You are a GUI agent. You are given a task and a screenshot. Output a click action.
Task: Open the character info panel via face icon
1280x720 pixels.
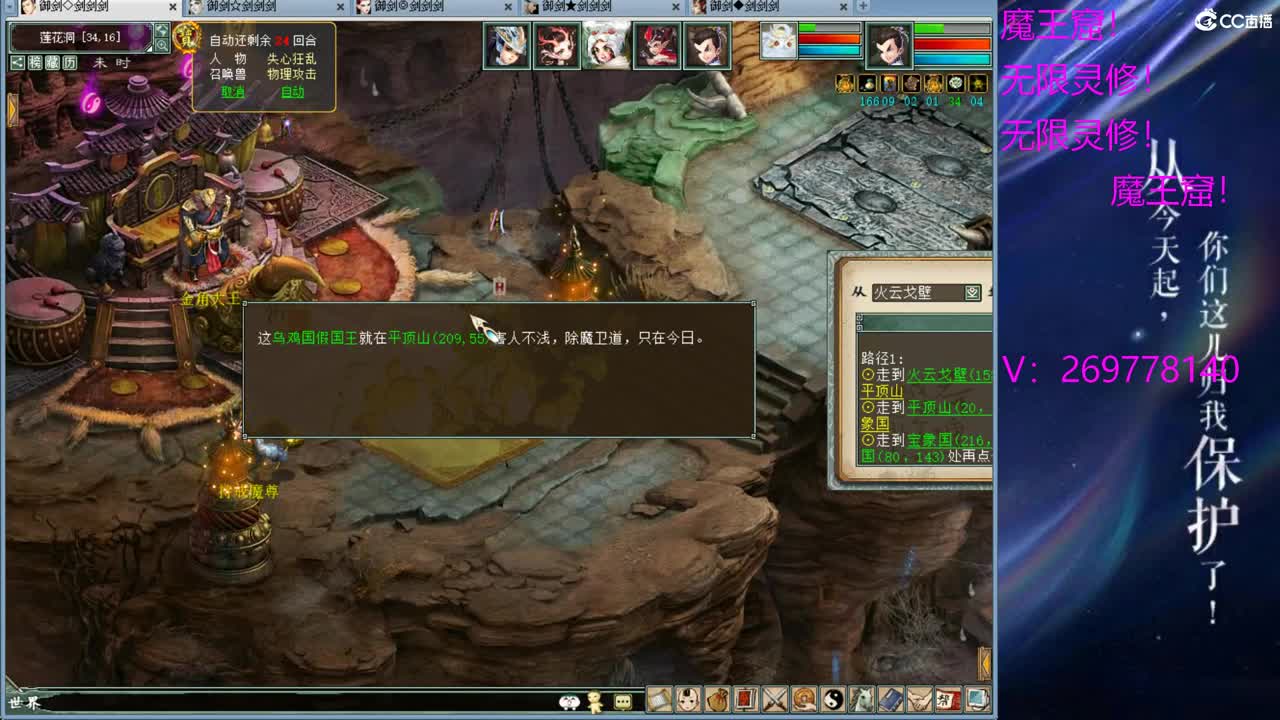(x=689, y=700)
